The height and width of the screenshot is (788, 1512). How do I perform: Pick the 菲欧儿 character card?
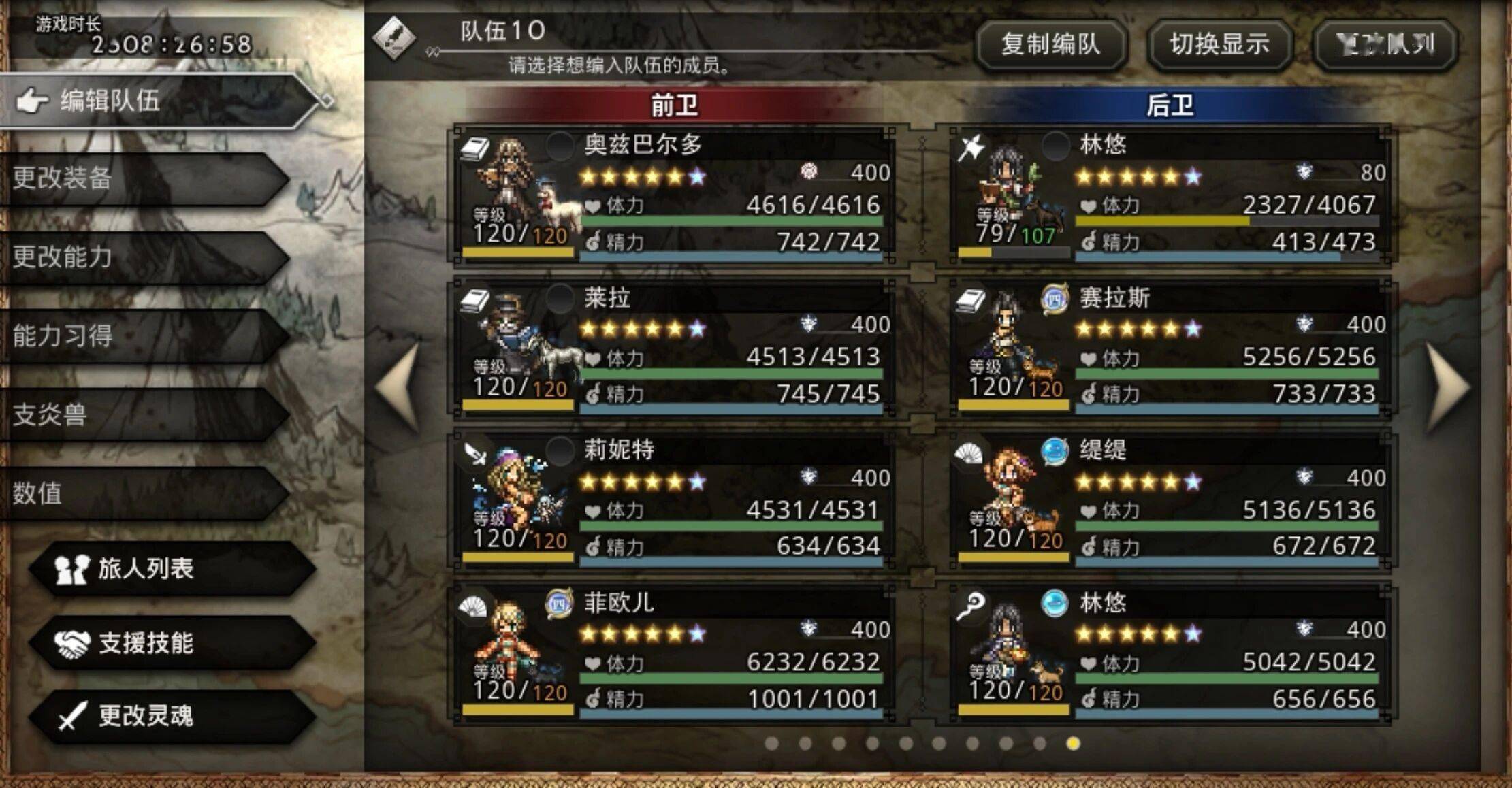coord(673,653)
